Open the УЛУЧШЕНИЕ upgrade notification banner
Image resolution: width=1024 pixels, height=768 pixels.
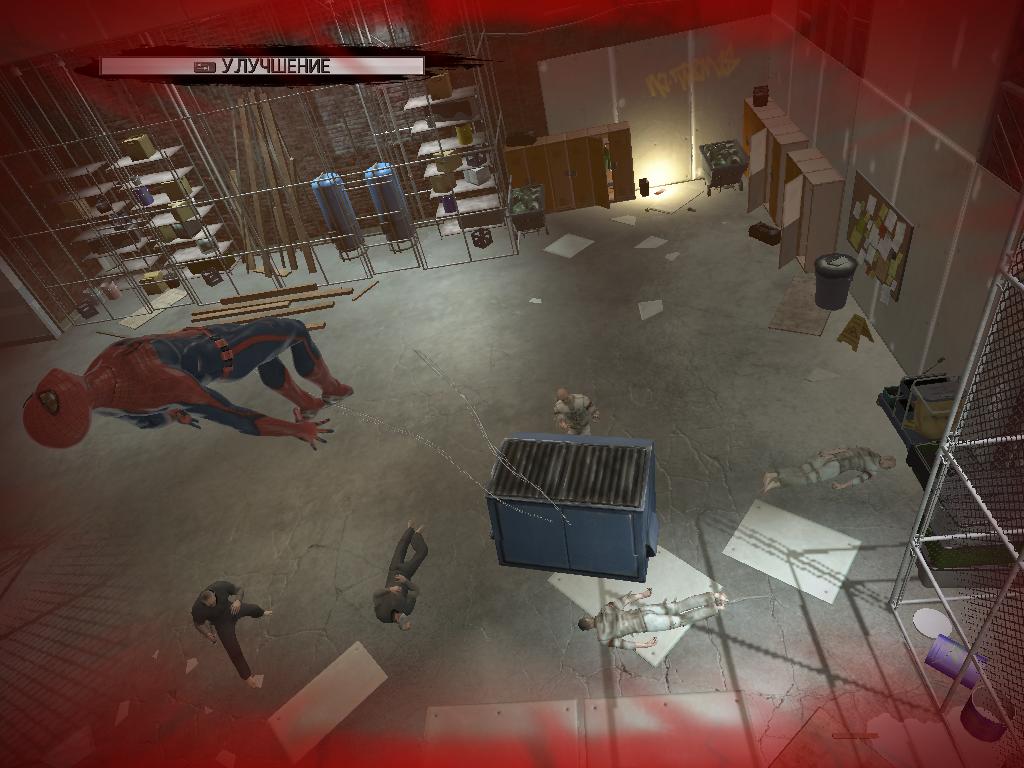262,67
